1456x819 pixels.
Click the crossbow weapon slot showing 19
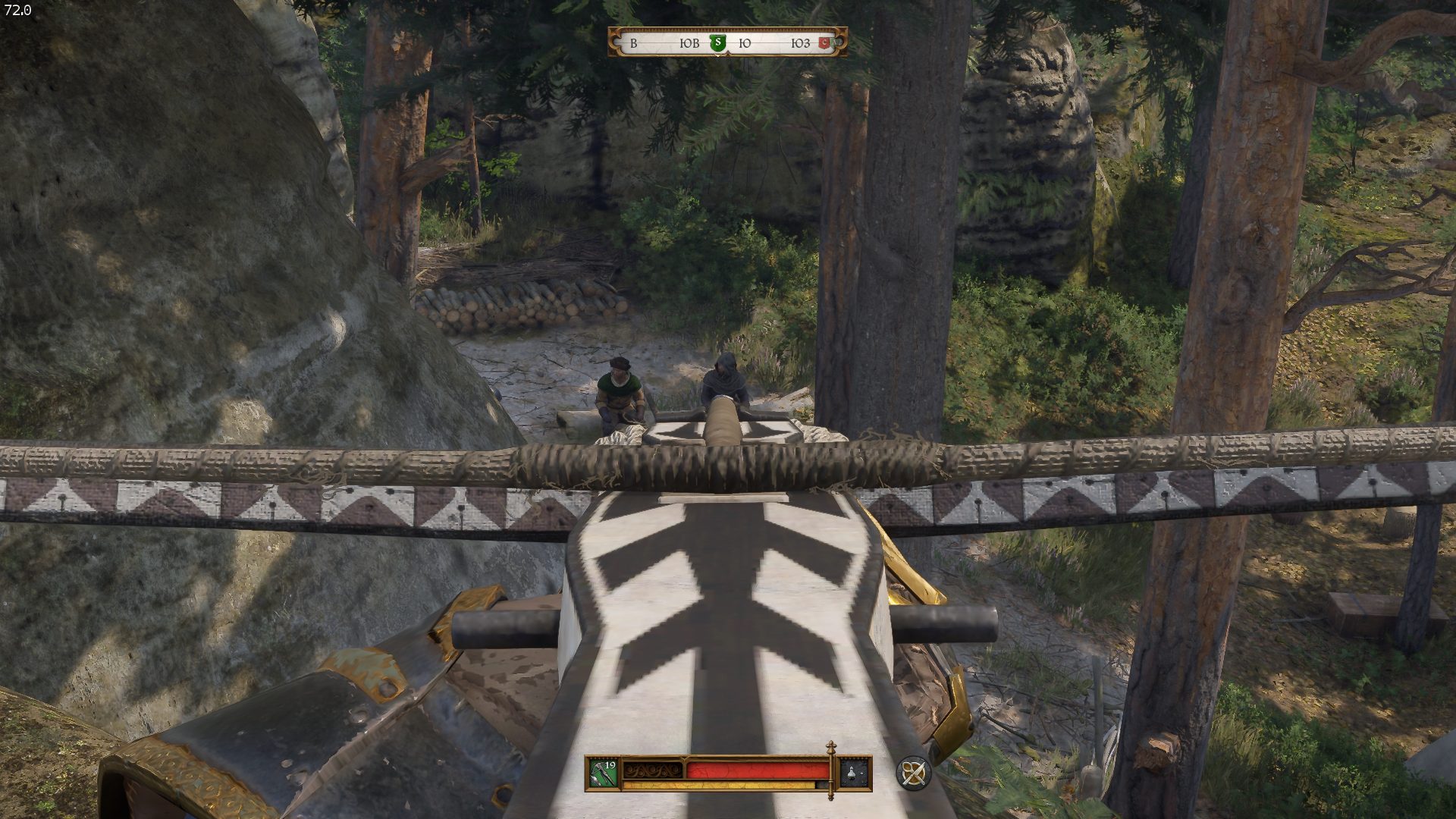604,773
